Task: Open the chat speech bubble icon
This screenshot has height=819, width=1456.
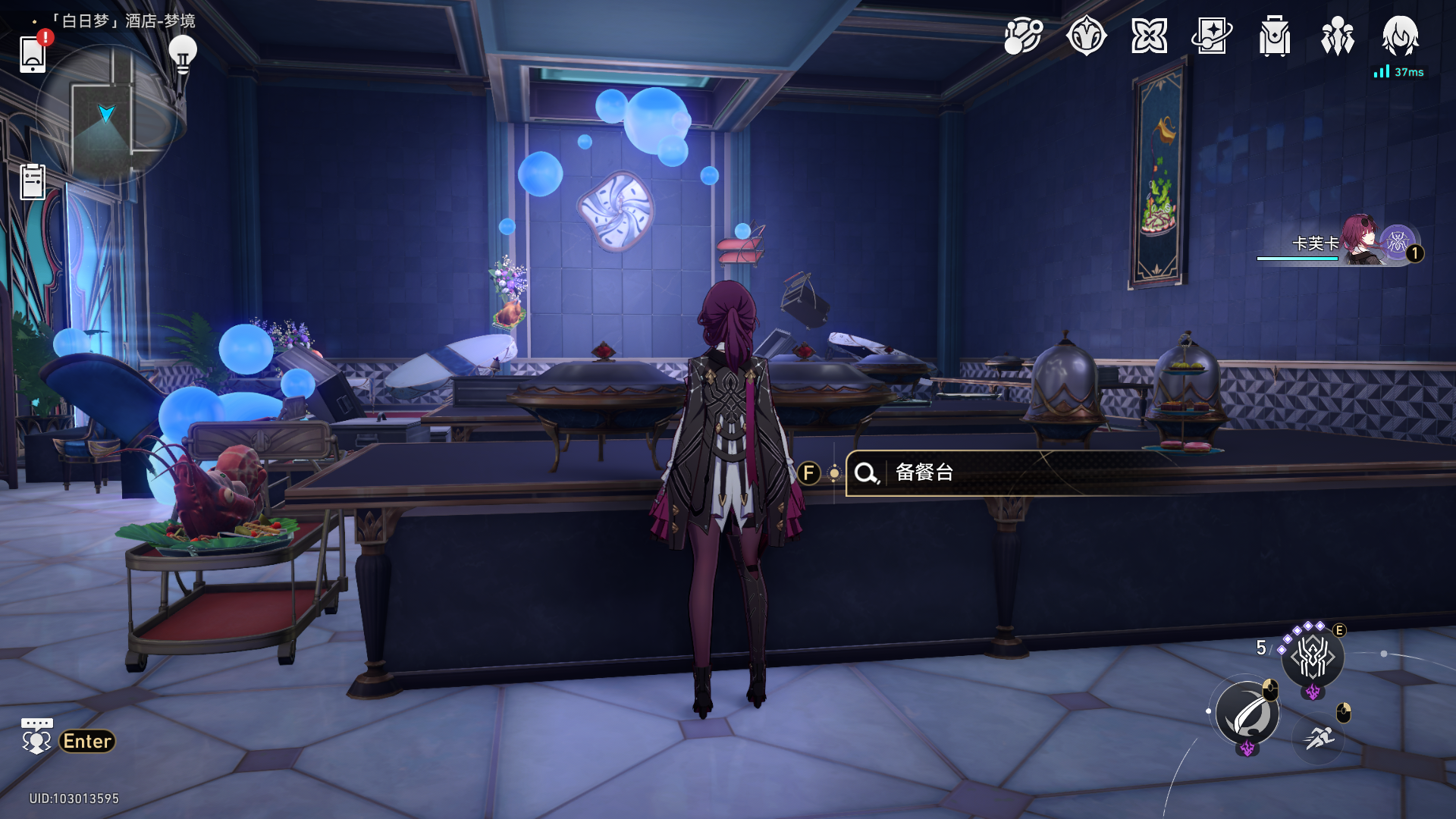Action: click(x=36, y=736)
